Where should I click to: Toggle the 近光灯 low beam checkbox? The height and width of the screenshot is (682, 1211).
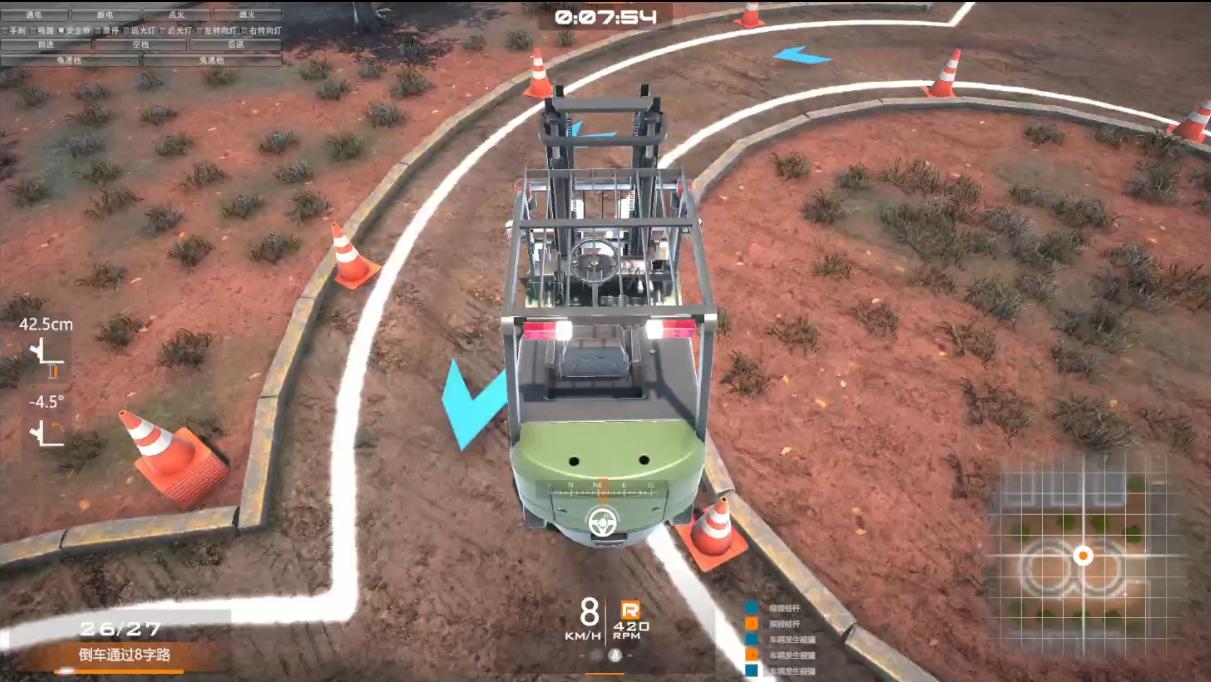pos(163,30)
